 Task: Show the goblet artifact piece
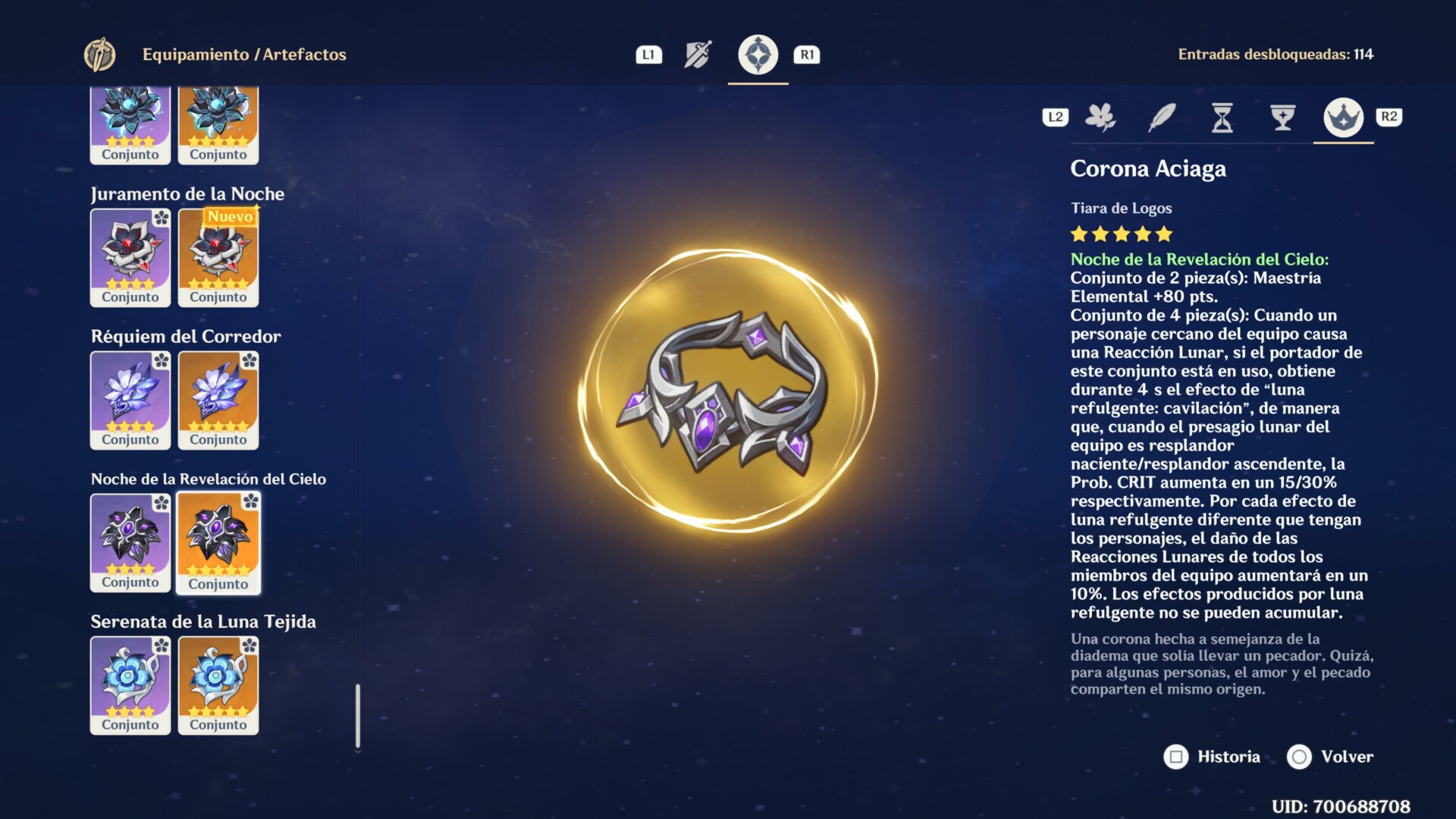point(1282,118)
